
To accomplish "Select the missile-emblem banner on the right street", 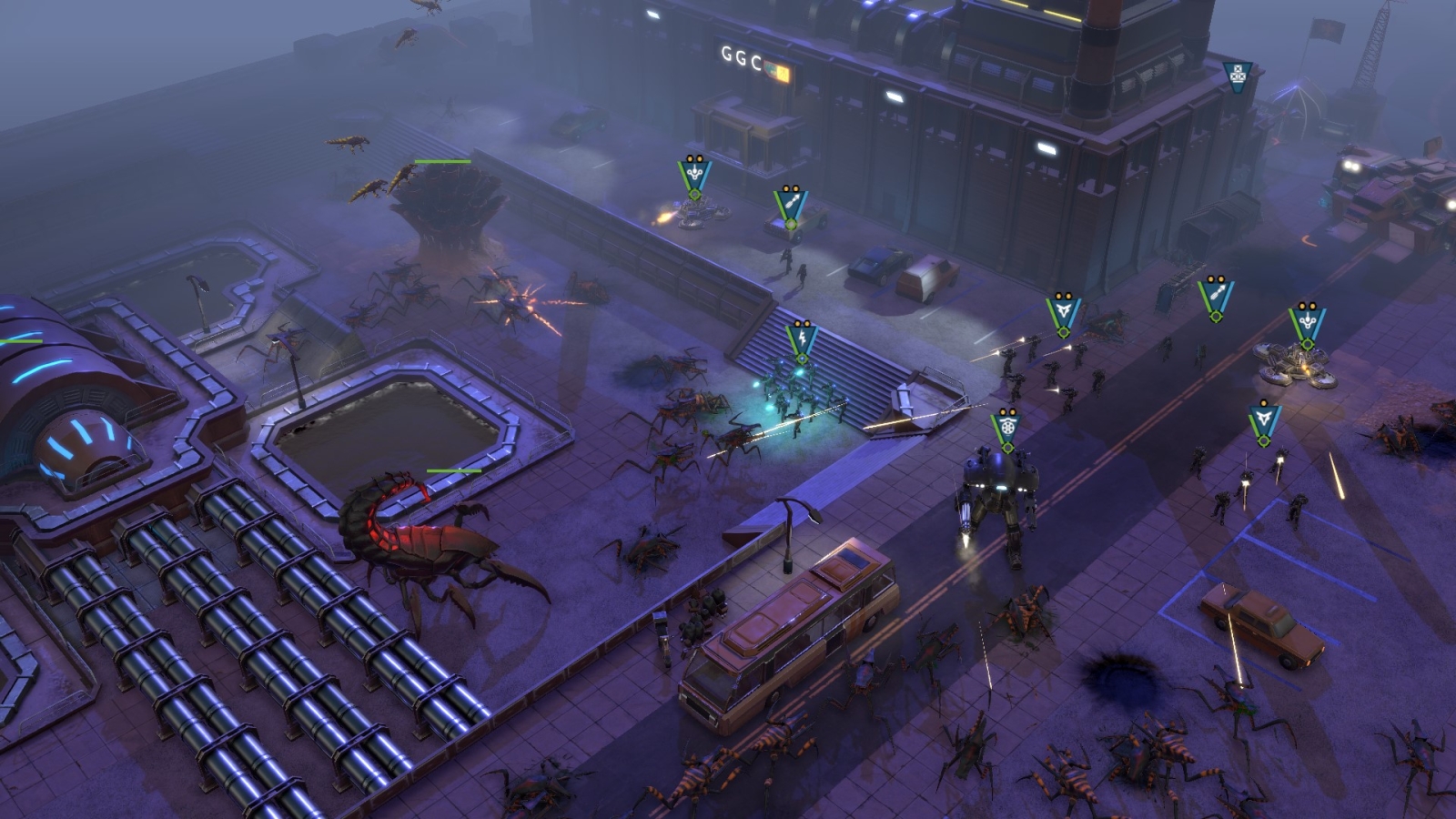I will [x=1215, y=295].
